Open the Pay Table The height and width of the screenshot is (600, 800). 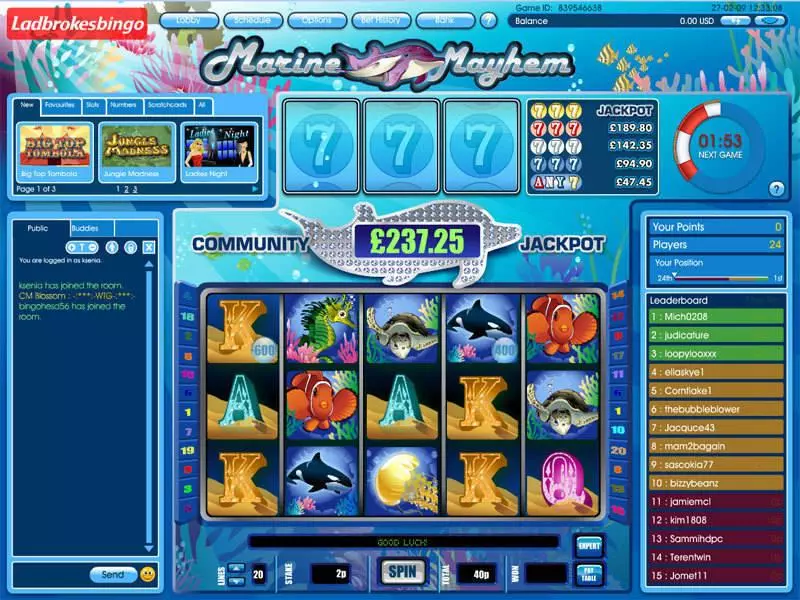[x=589, y=574]
